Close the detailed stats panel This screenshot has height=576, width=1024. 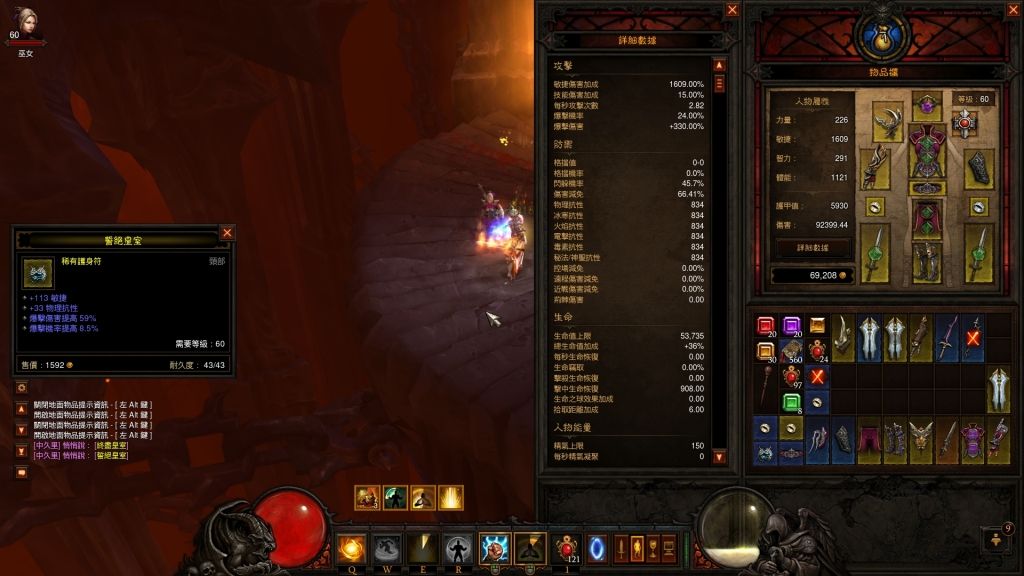pyautogui.click(x=732, y=10)
